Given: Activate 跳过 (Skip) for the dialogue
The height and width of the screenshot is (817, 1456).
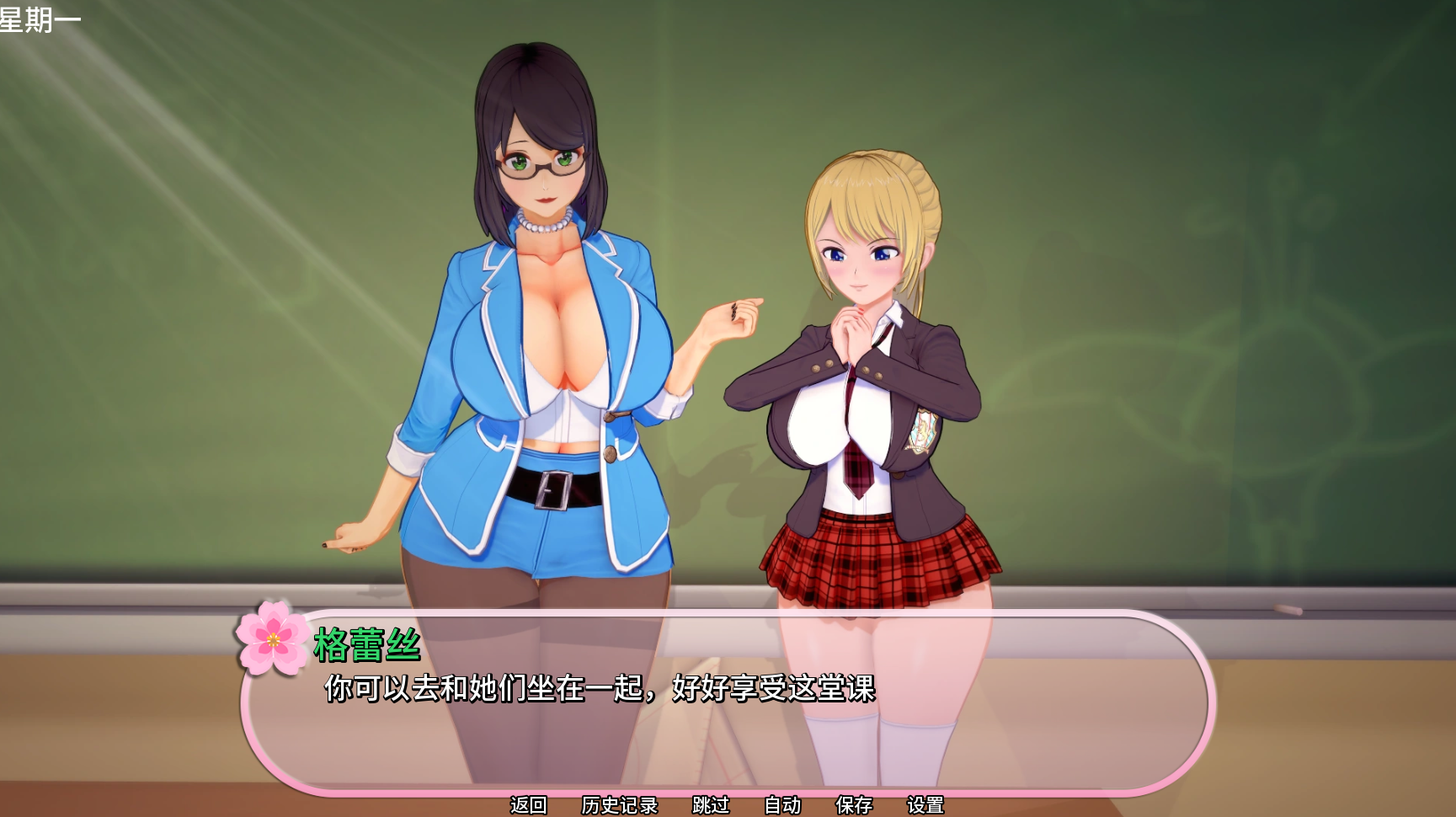Looking at the screenshot, I should click(x=711, y=805).
